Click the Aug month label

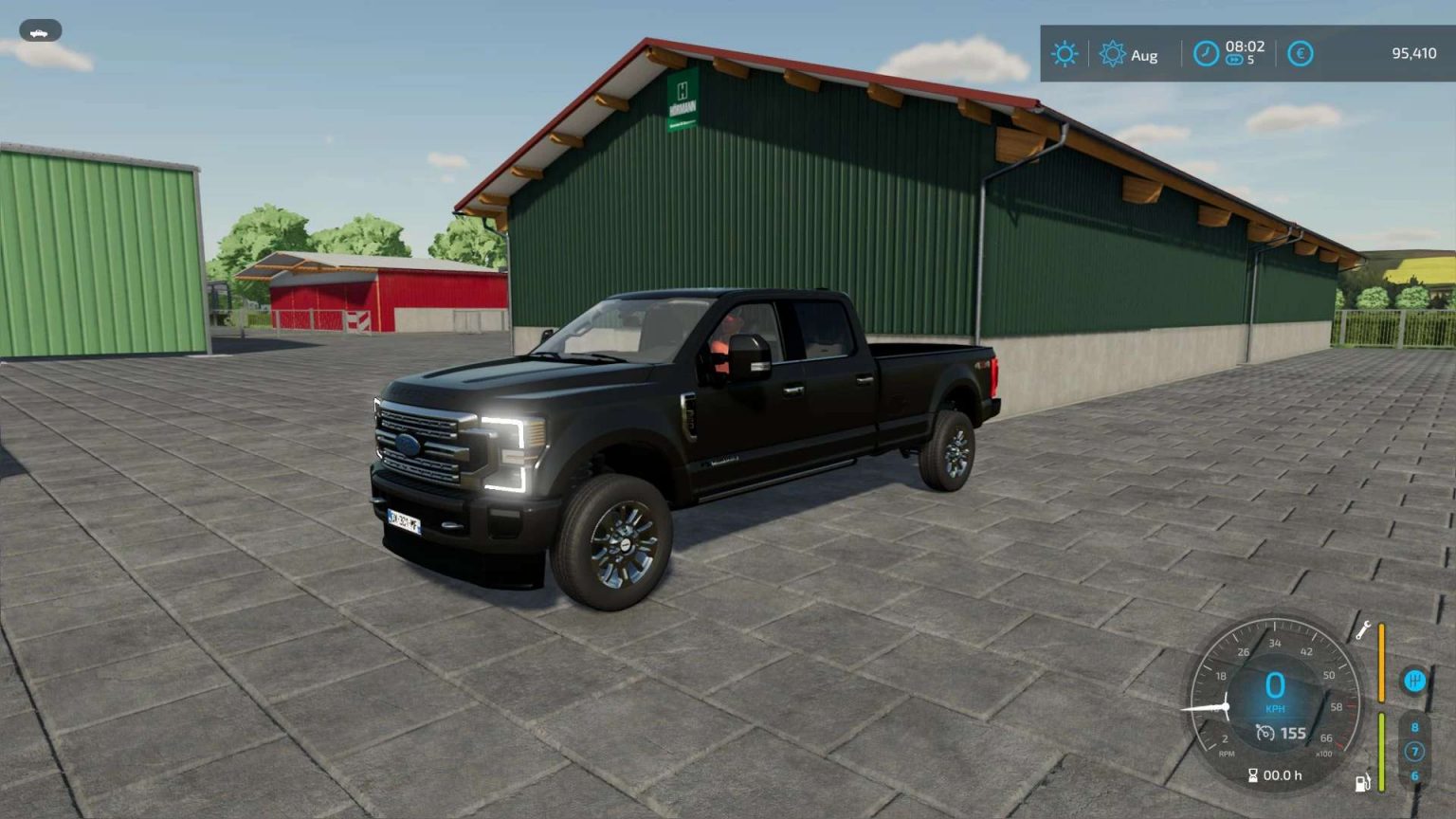pyautogui.click(x=1143, y=55)
